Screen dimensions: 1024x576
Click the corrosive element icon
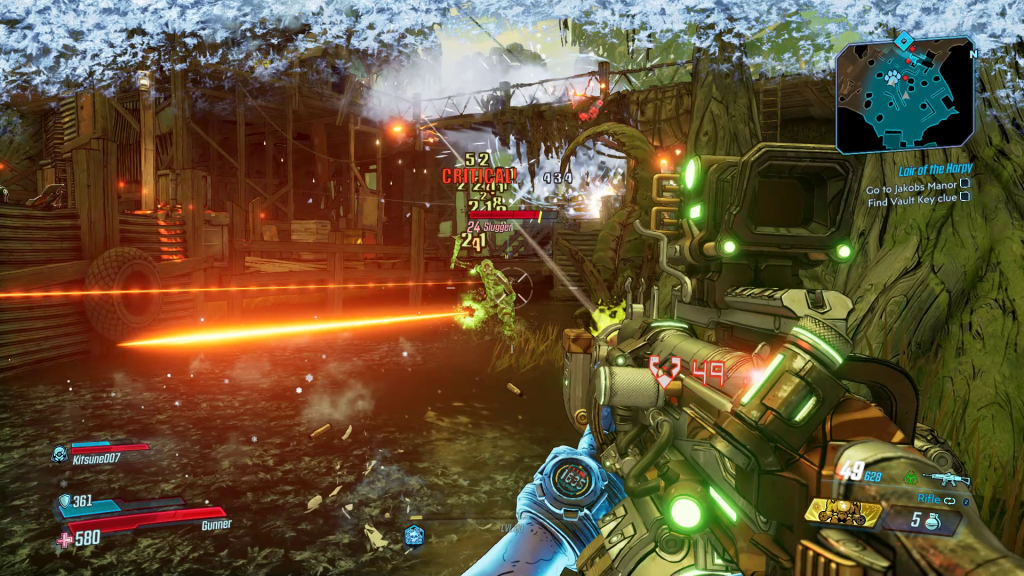tap(910, 478)
